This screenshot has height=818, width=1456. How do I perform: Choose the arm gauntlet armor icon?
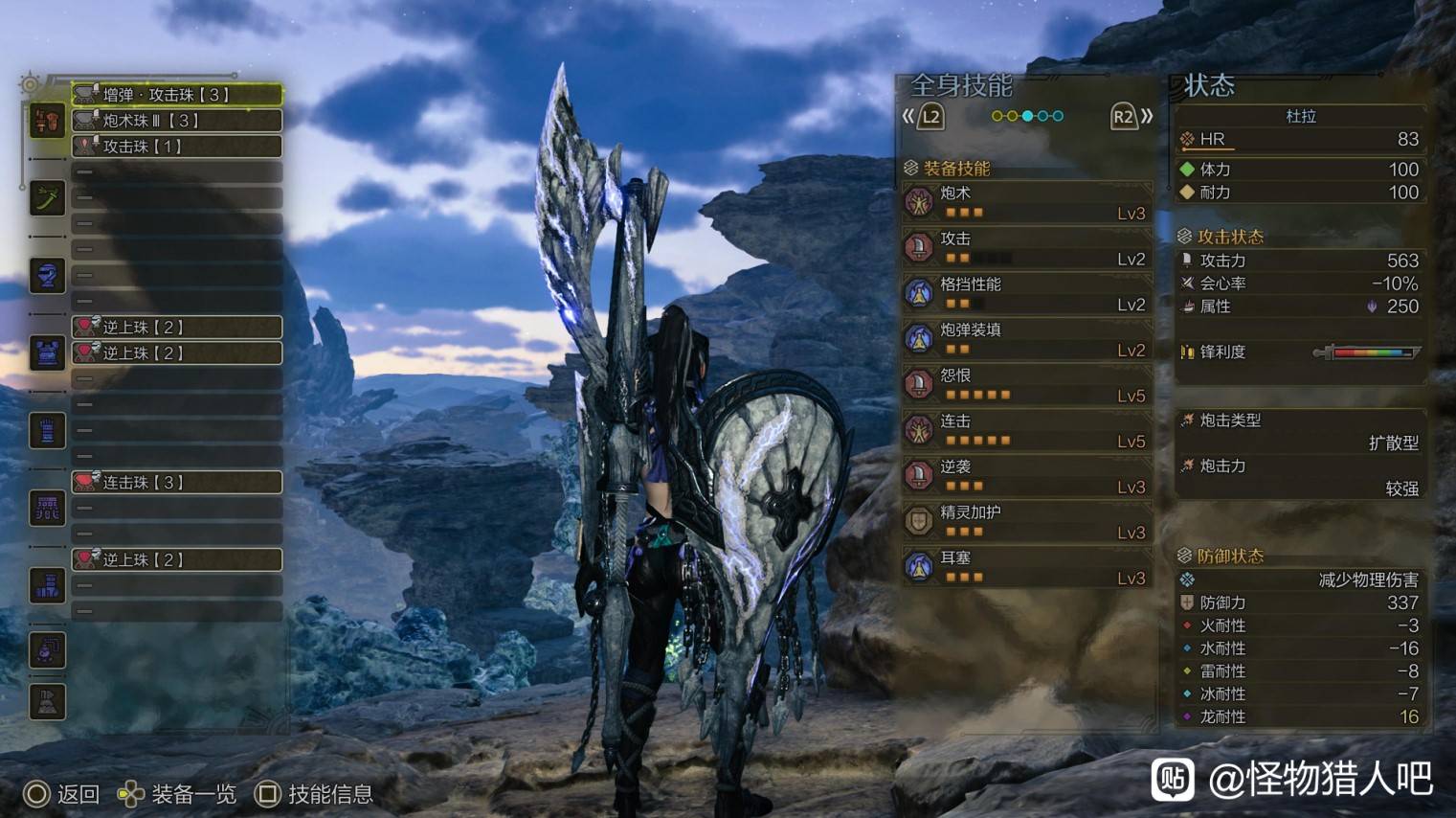point(47,430)
